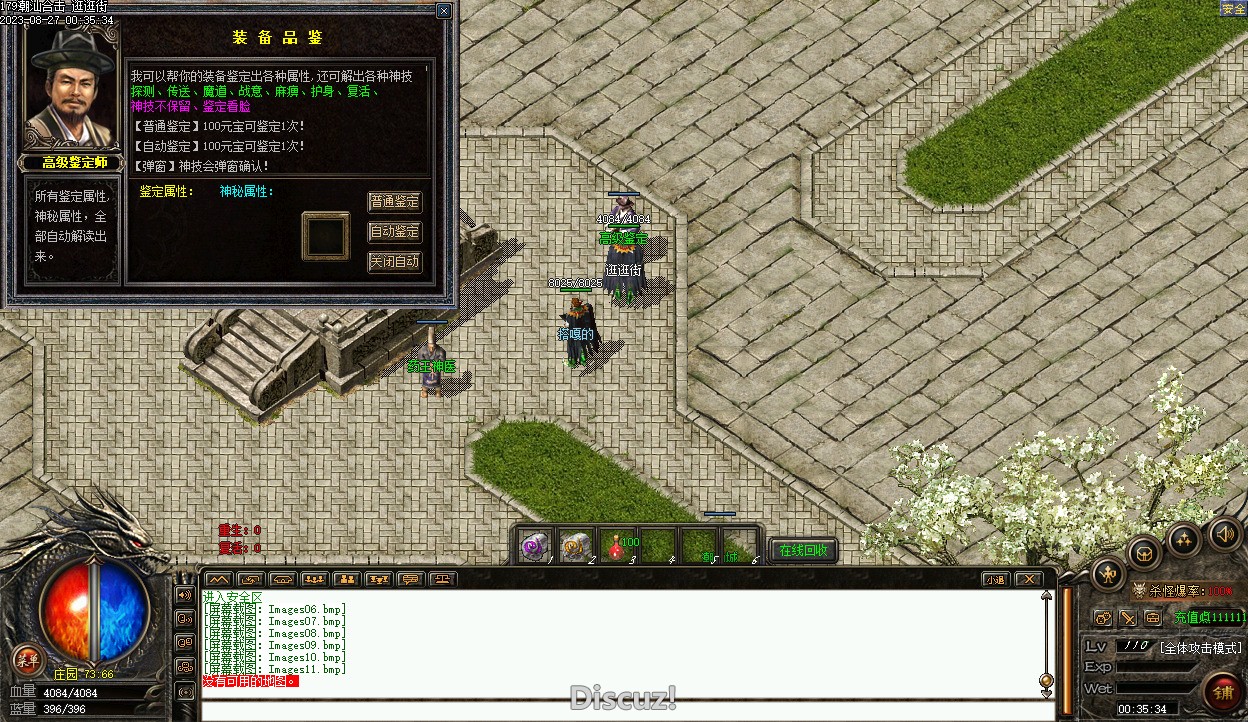Click 关闭自动 to stop auto appraisal
The image size is (1248, 722).
395,262
